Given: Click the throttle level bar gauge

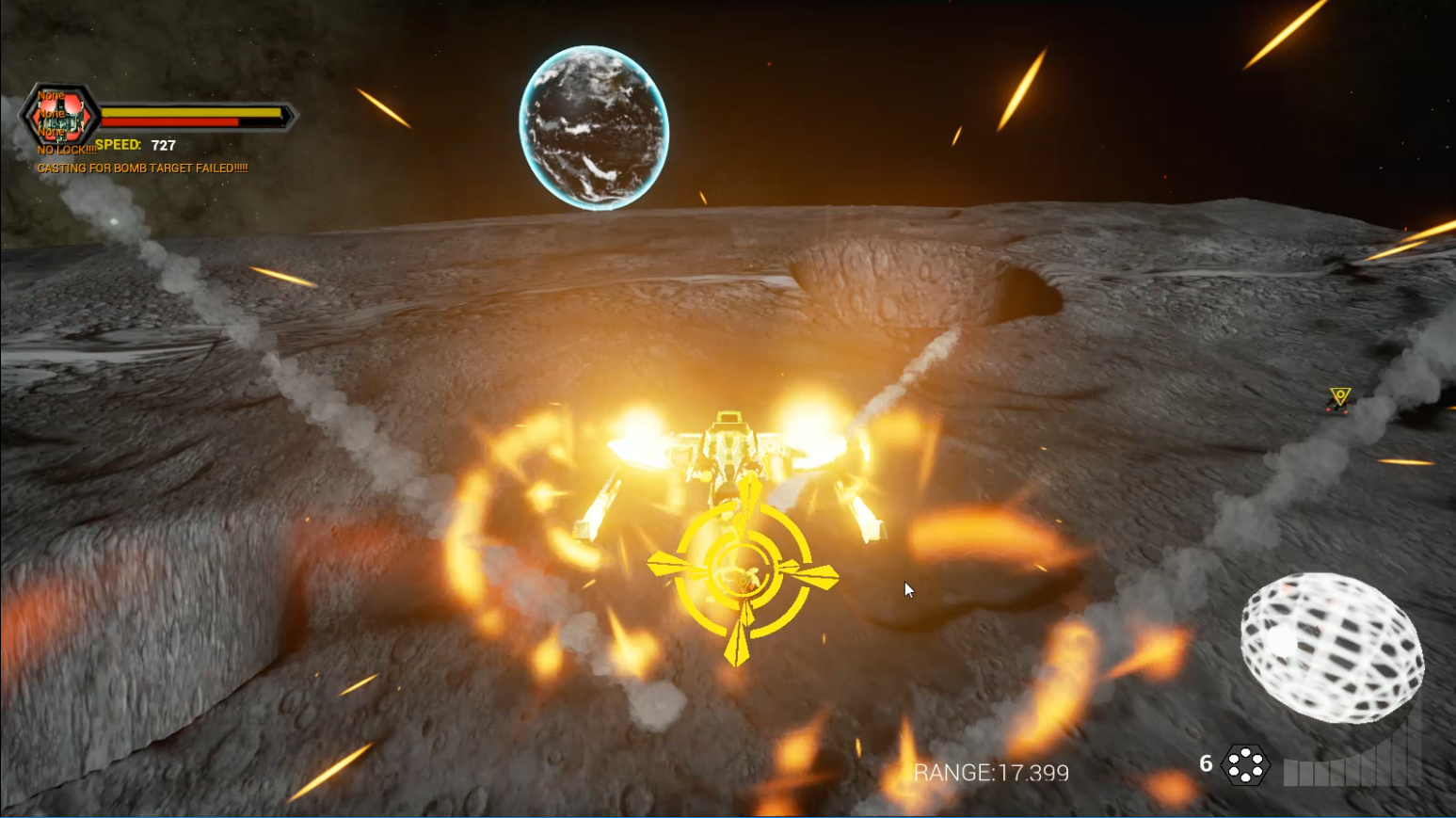Looking at the screenshot, I should pyautogui.click(x=1352, y=771).
